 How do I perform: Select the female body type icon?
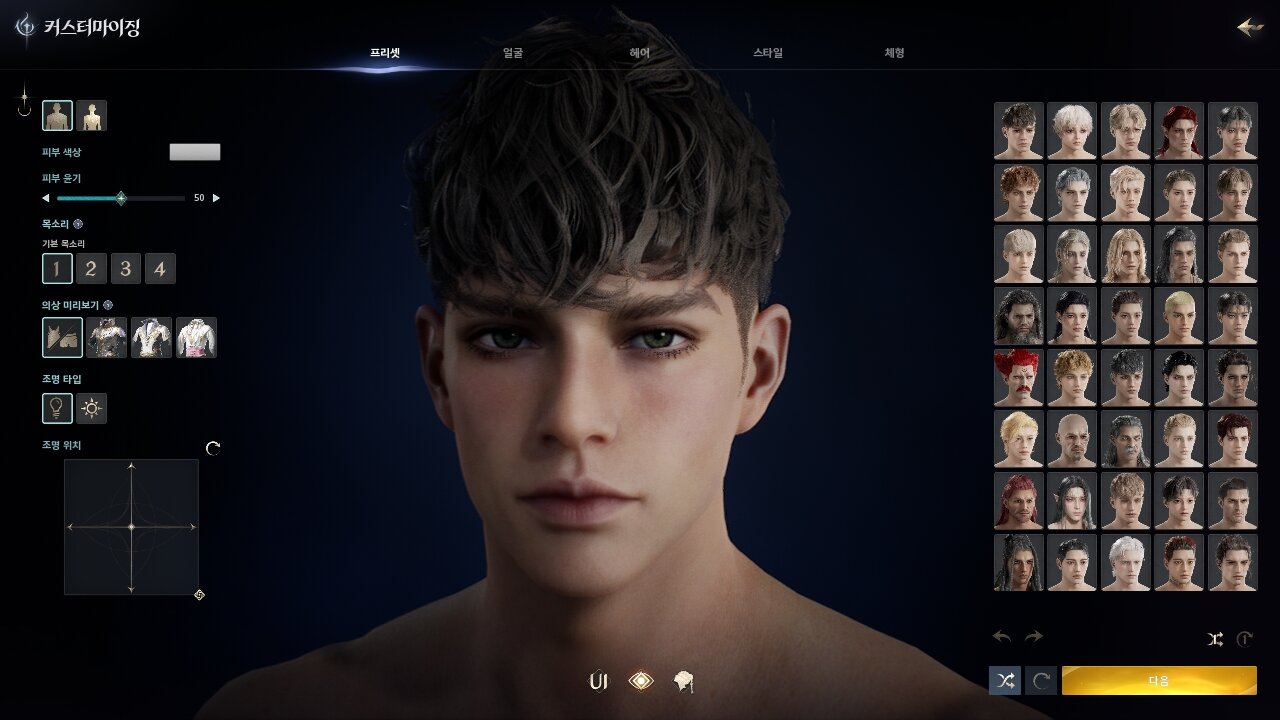tap(92, 116)
